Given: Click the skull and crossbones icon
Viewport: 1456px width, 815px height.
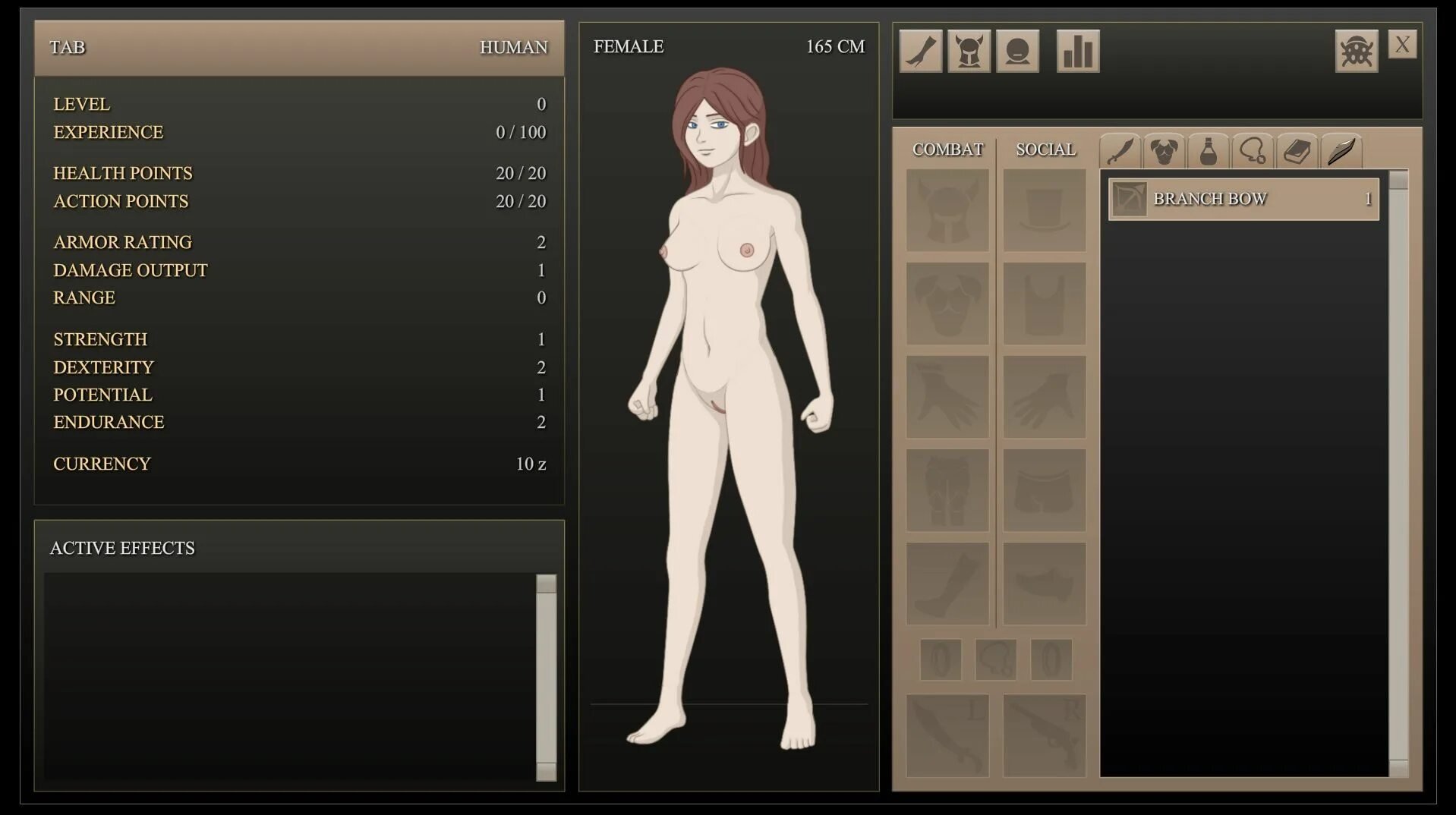Looking at the screenshot, I should click(1356, 51).
